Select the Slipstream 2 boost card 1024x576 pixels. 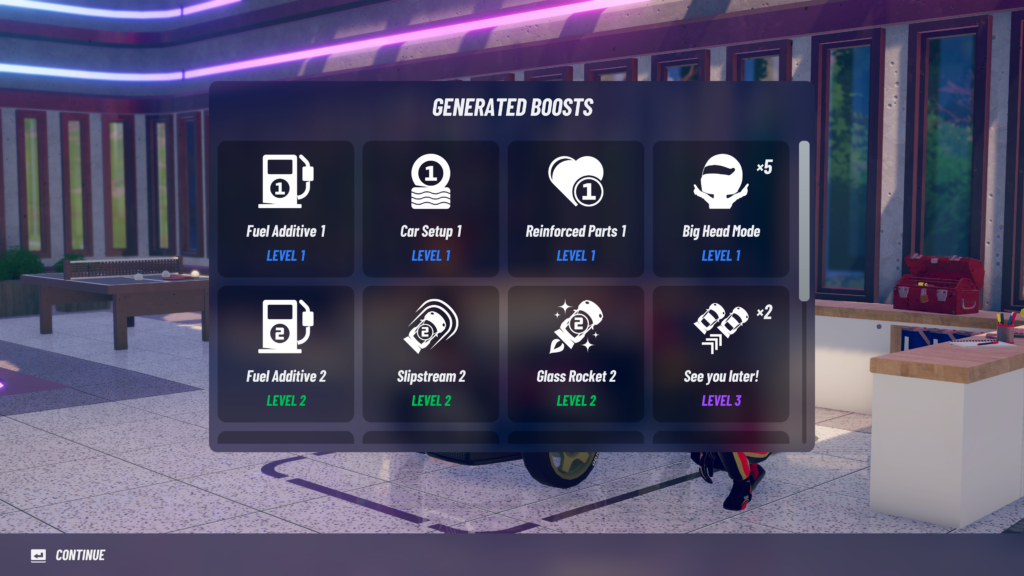[431, 354]
